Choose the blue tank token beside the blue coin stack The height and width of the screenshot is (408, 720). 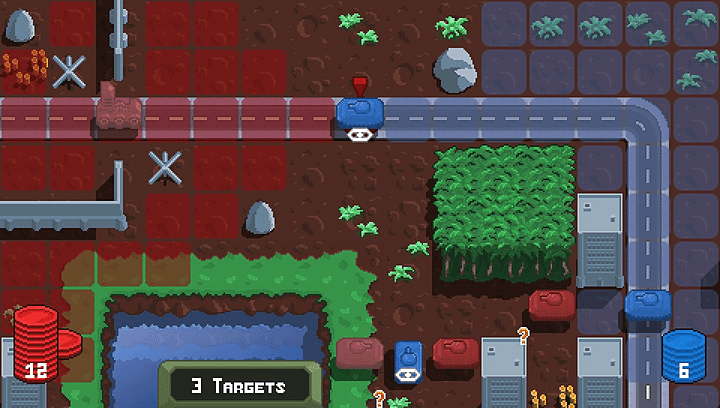(644, 304)
